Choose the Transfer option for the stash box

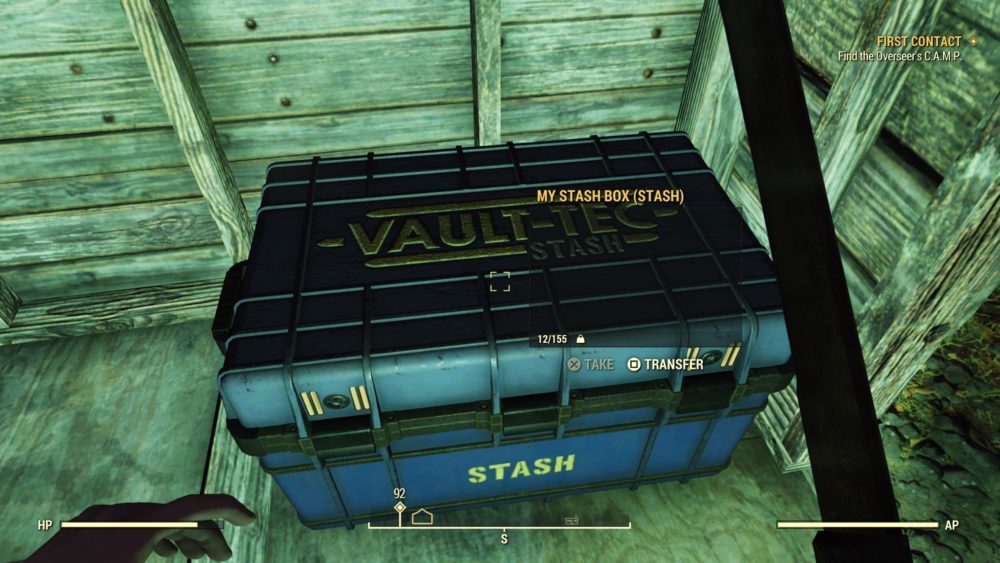[x=665, y=365]
